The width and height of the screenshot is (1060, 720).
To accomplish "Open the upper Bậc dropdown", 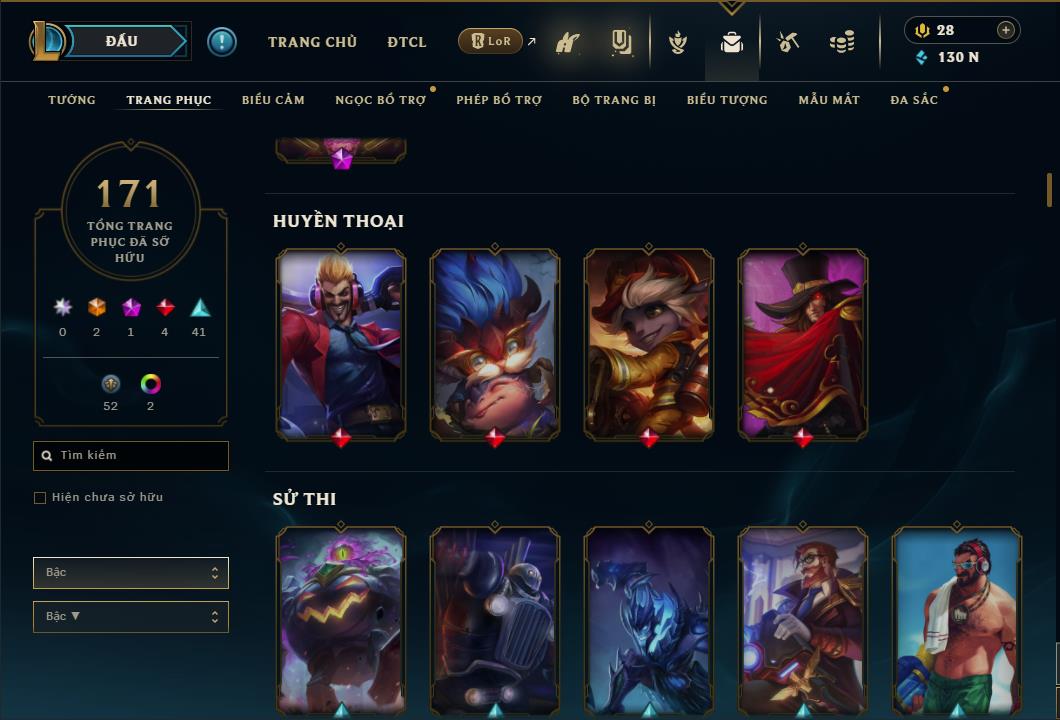I will click(131, 573).
